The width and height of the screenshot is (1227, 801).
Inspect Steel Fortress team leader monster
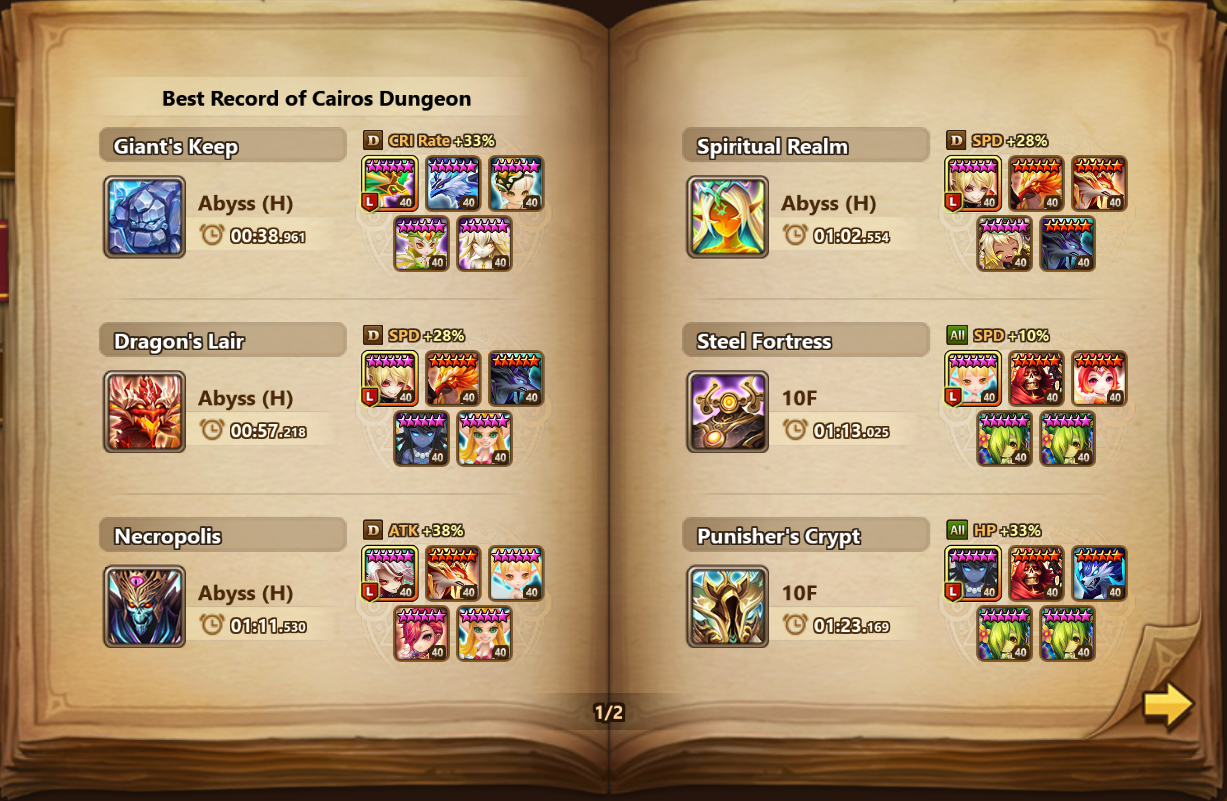[x=973, y=379]
